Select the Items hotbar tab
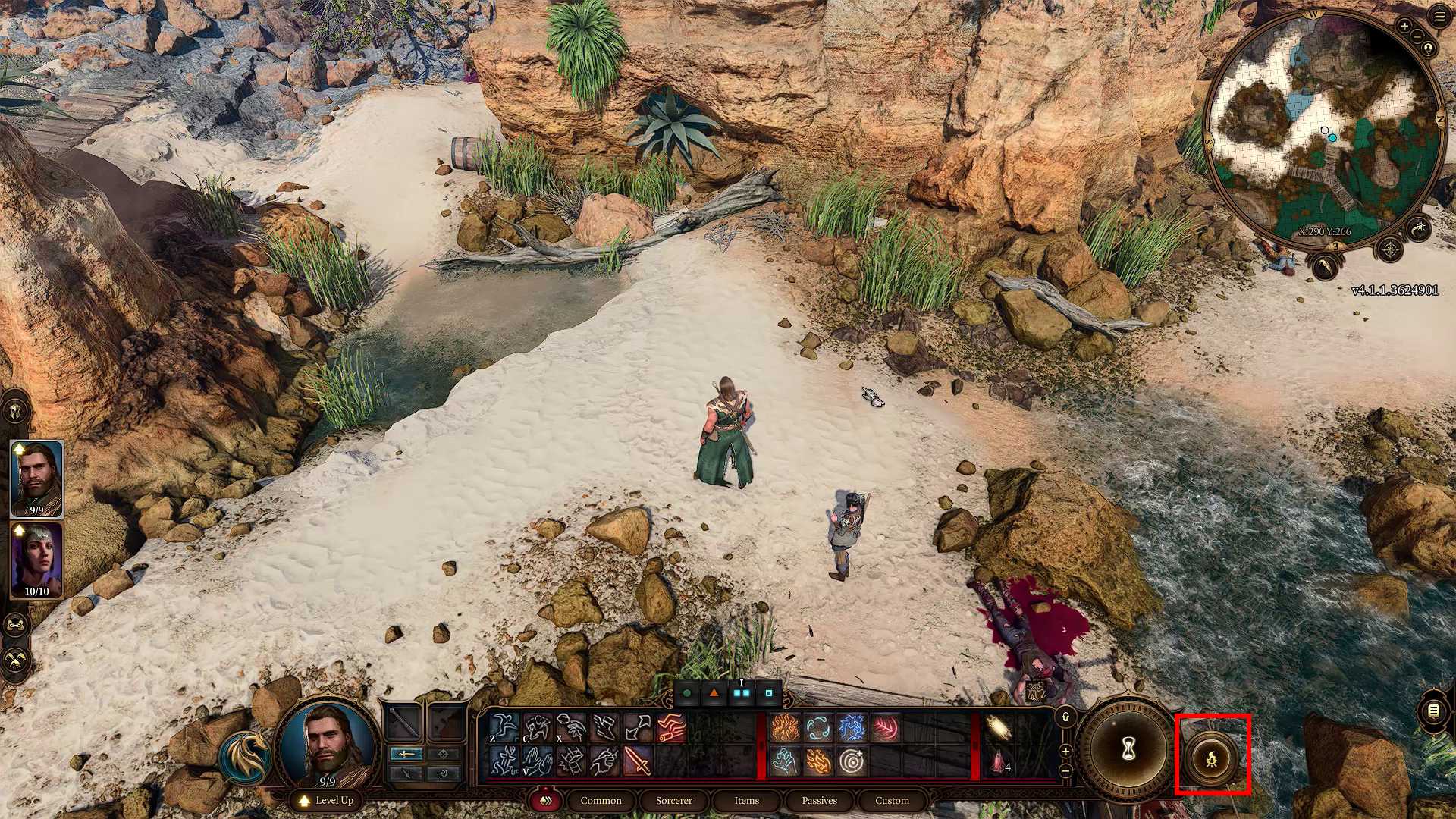Screen dimensions: 1456x819 746,800
